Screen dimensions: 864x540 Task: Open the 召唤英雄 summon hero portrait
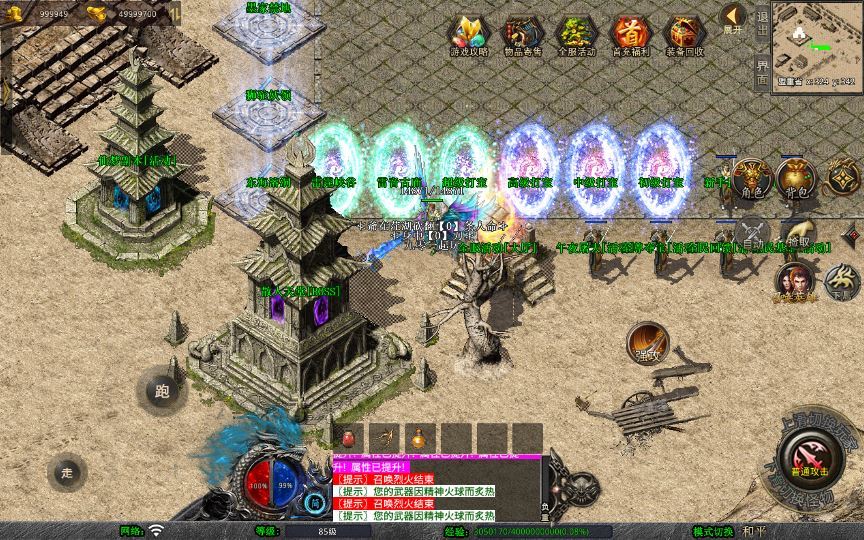pyautogui.click(x=795, y=282)
